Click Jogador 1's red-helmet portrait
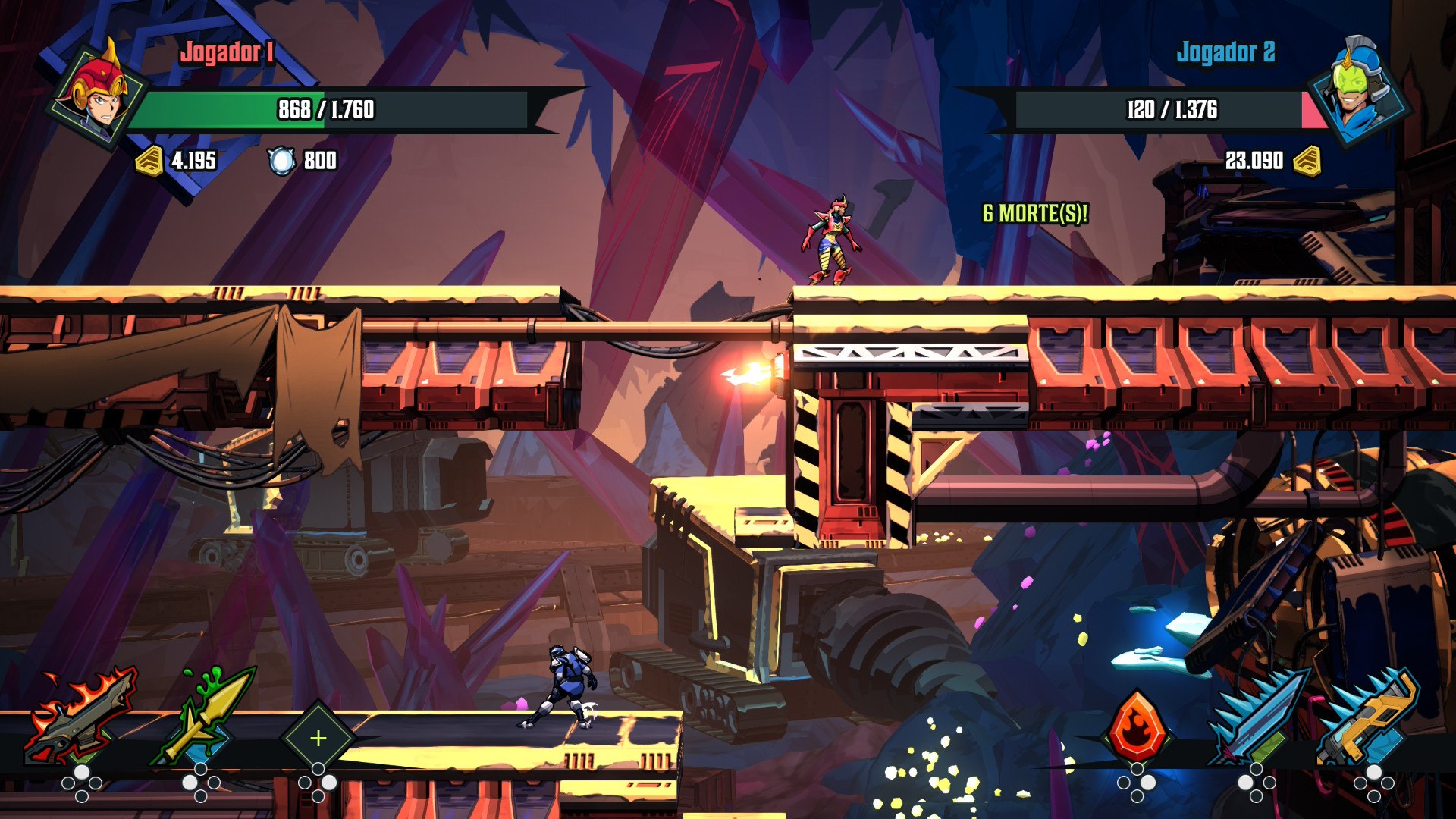The height and width of the screenshot is (819, 1456). 97,95
